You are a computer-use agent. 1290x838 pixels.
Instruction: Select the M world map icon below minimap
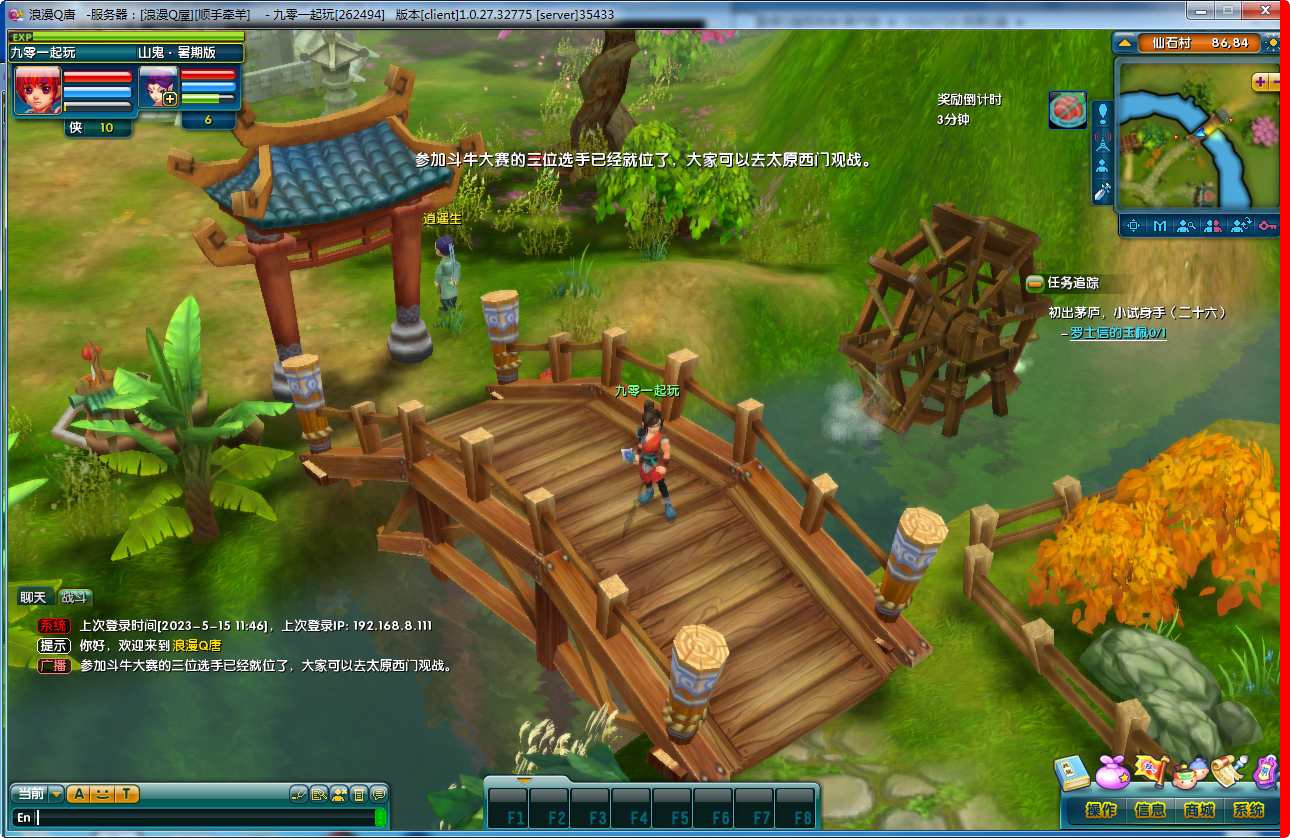(x=1160, y=226)
